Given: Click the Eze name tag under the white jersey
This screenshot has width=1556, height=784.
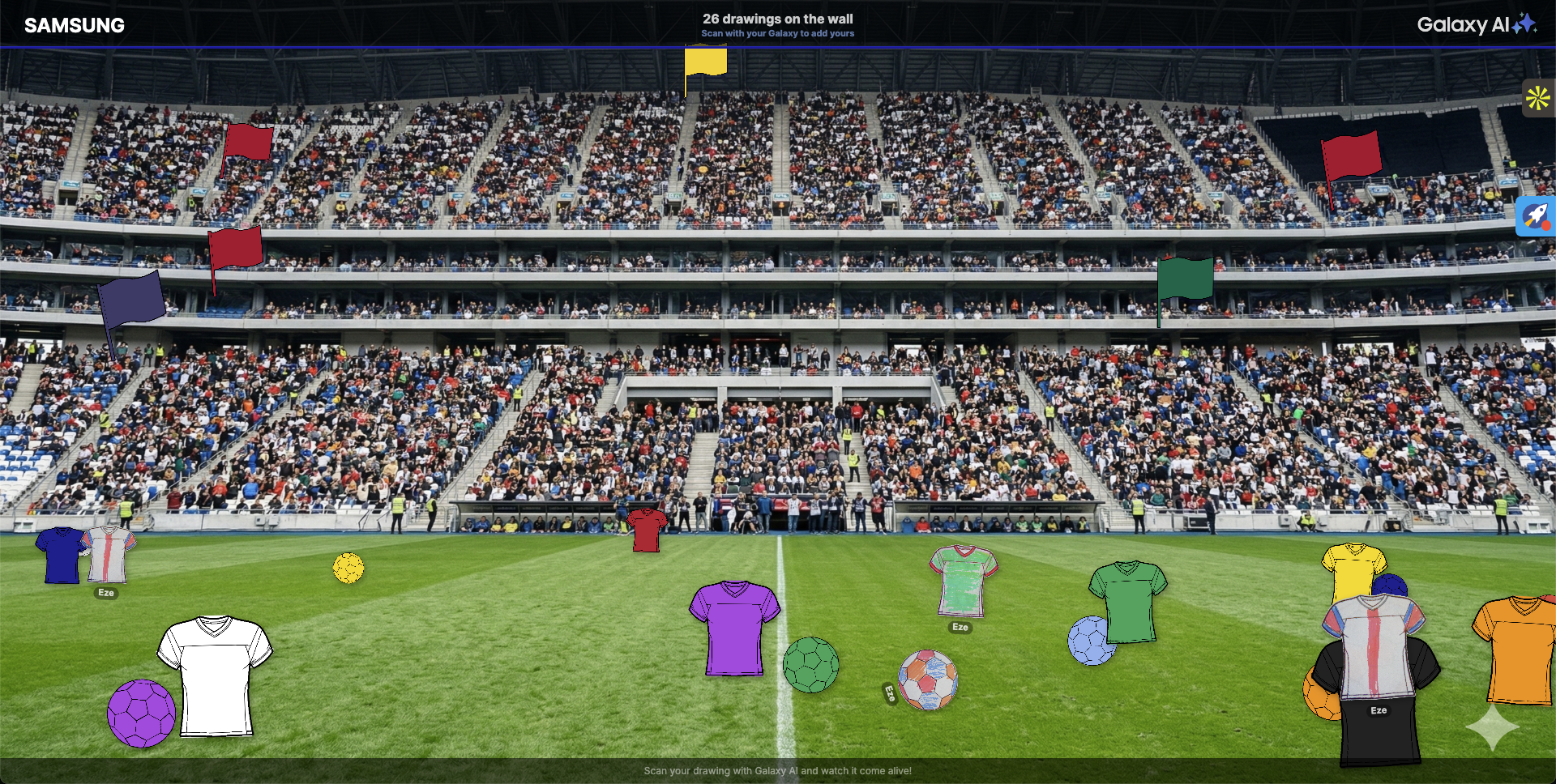Looking at the screenshot, I should tap(105, 593).
